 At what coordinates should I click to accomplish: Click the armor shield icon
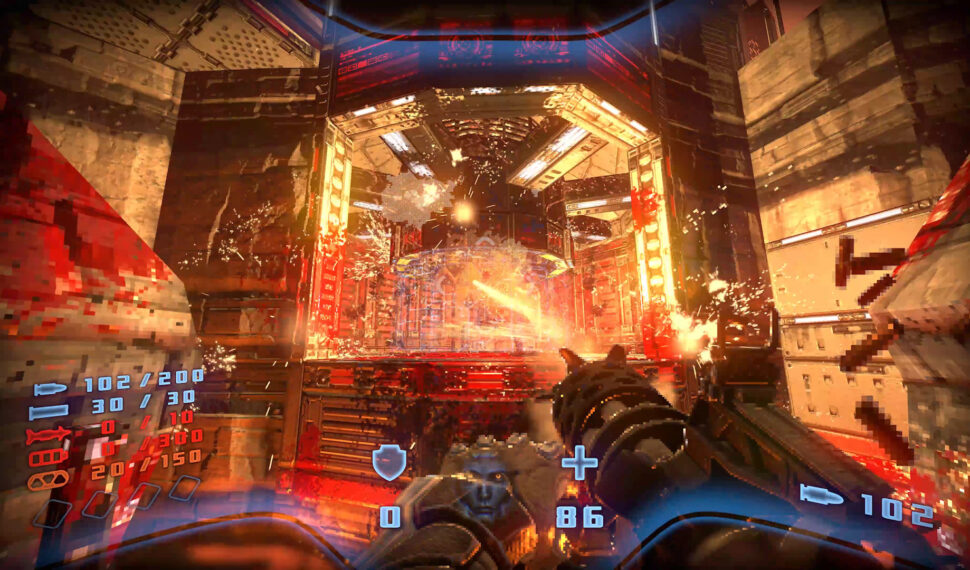(x=388, y=464)
